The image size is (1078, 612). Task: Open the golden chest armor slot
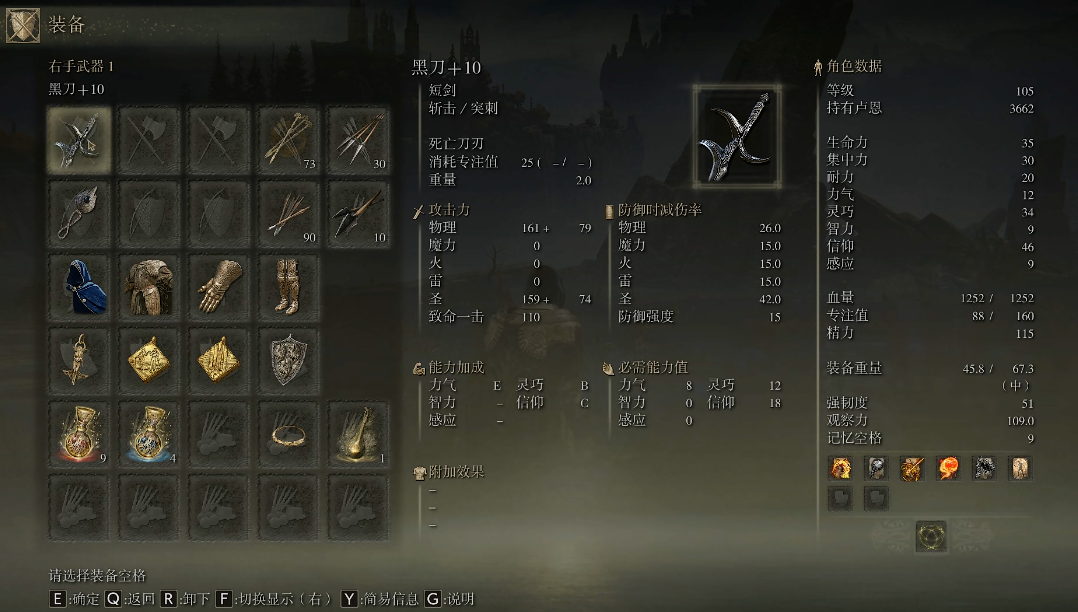(x=149, y=287)
